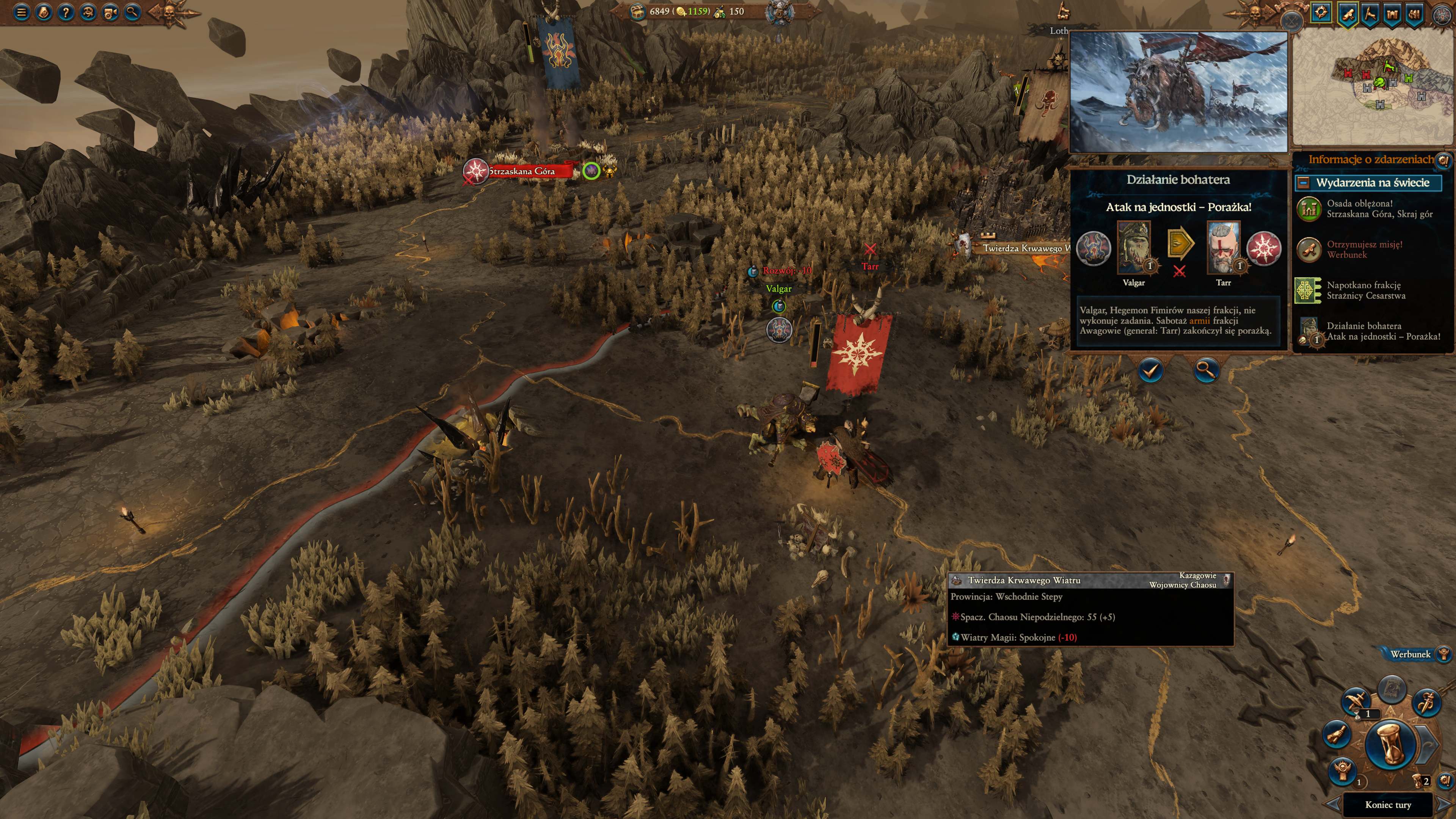End the turn with hourglass button
1456x819 pixels.
(1390, 744)
